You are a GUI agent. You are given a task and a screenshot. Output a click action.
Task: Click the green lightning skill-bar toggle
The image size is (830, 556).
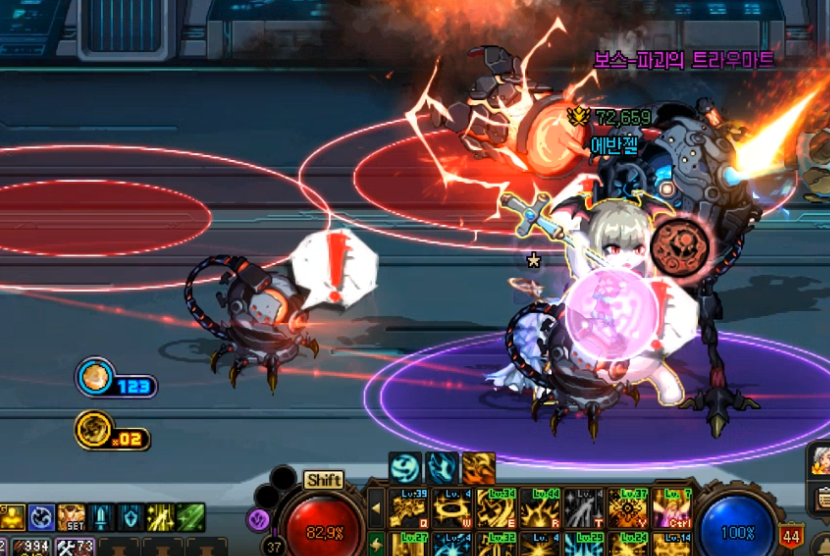point(377,546)
